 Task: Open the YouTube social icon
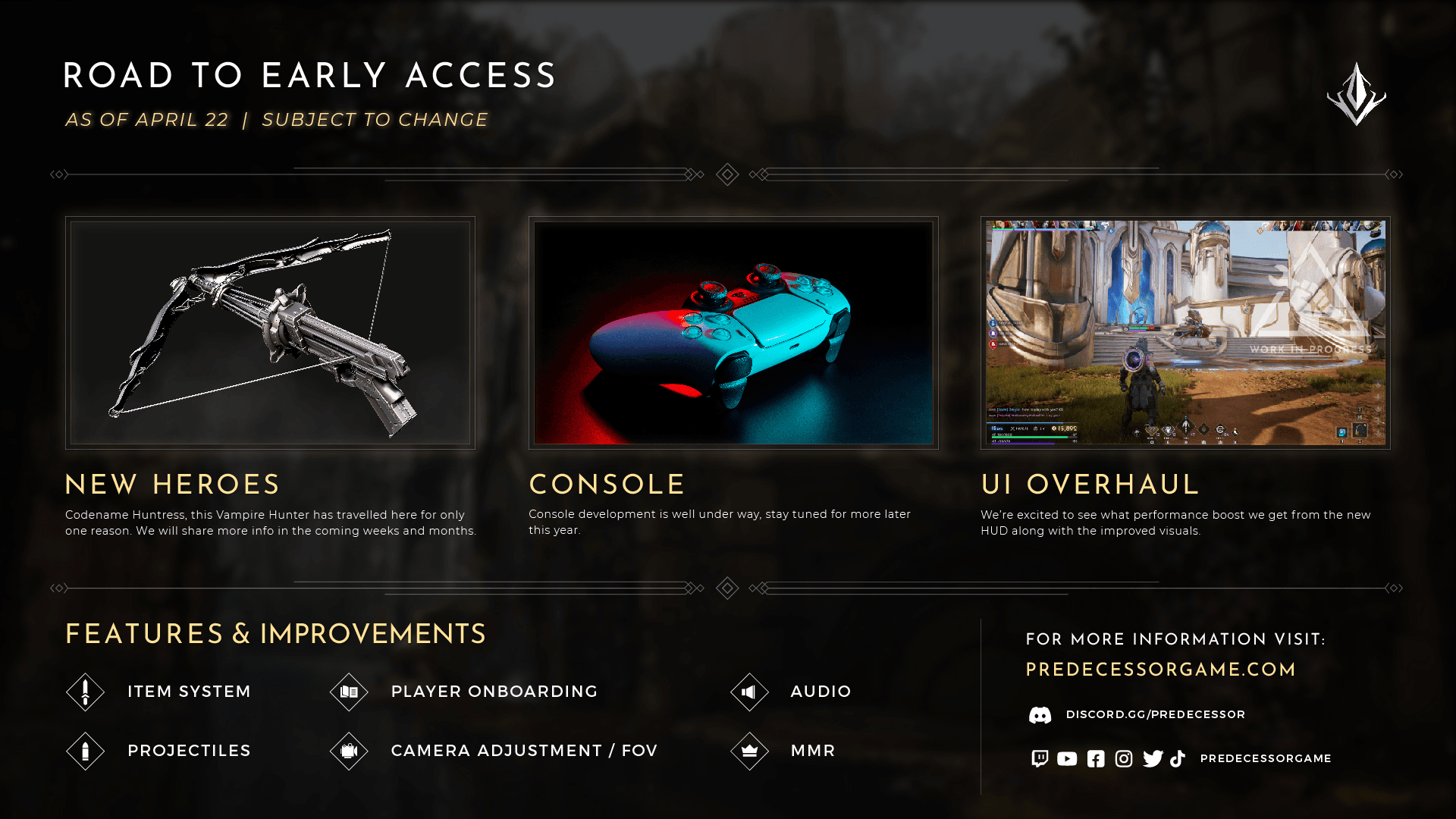coord(1067,758)
